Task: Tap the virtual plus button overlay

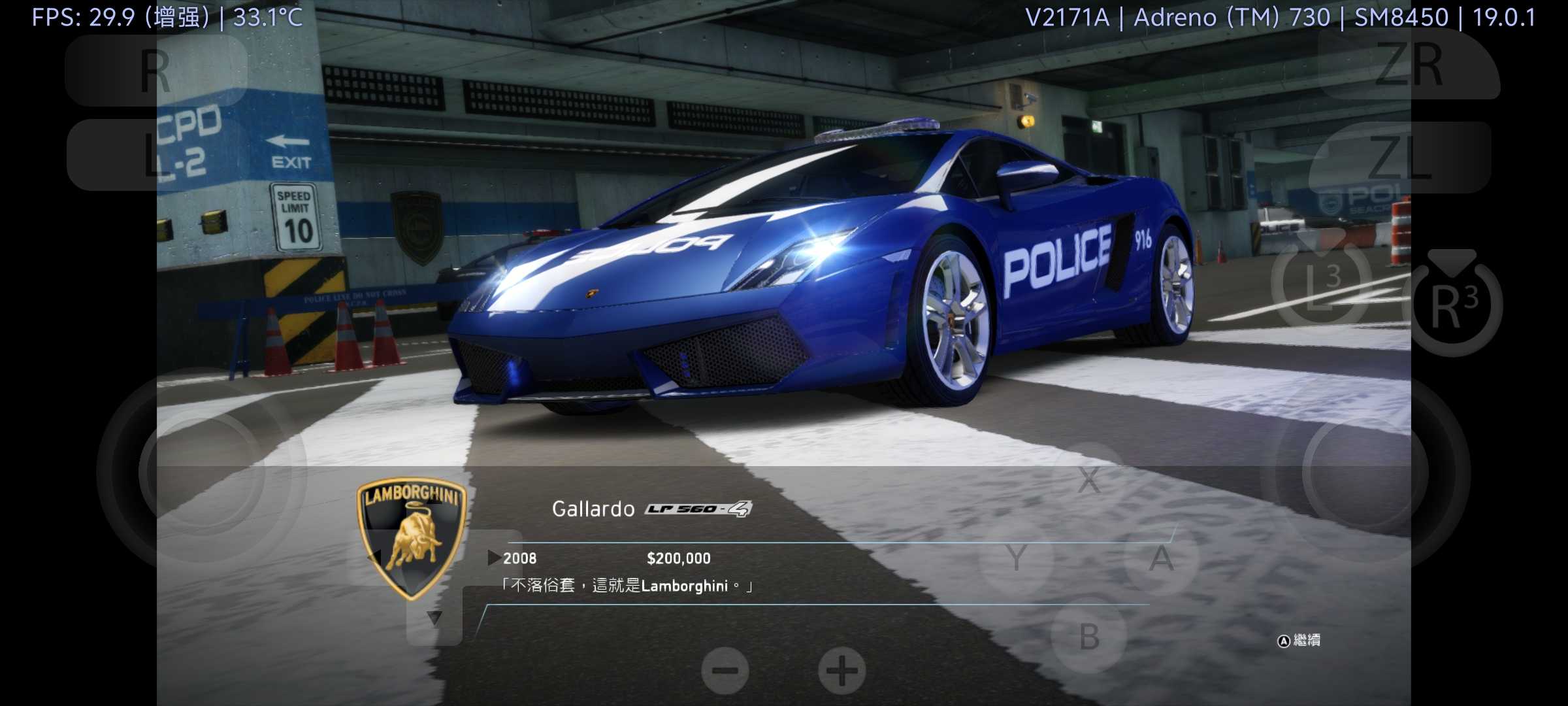Action: click(x=842, y=671)
